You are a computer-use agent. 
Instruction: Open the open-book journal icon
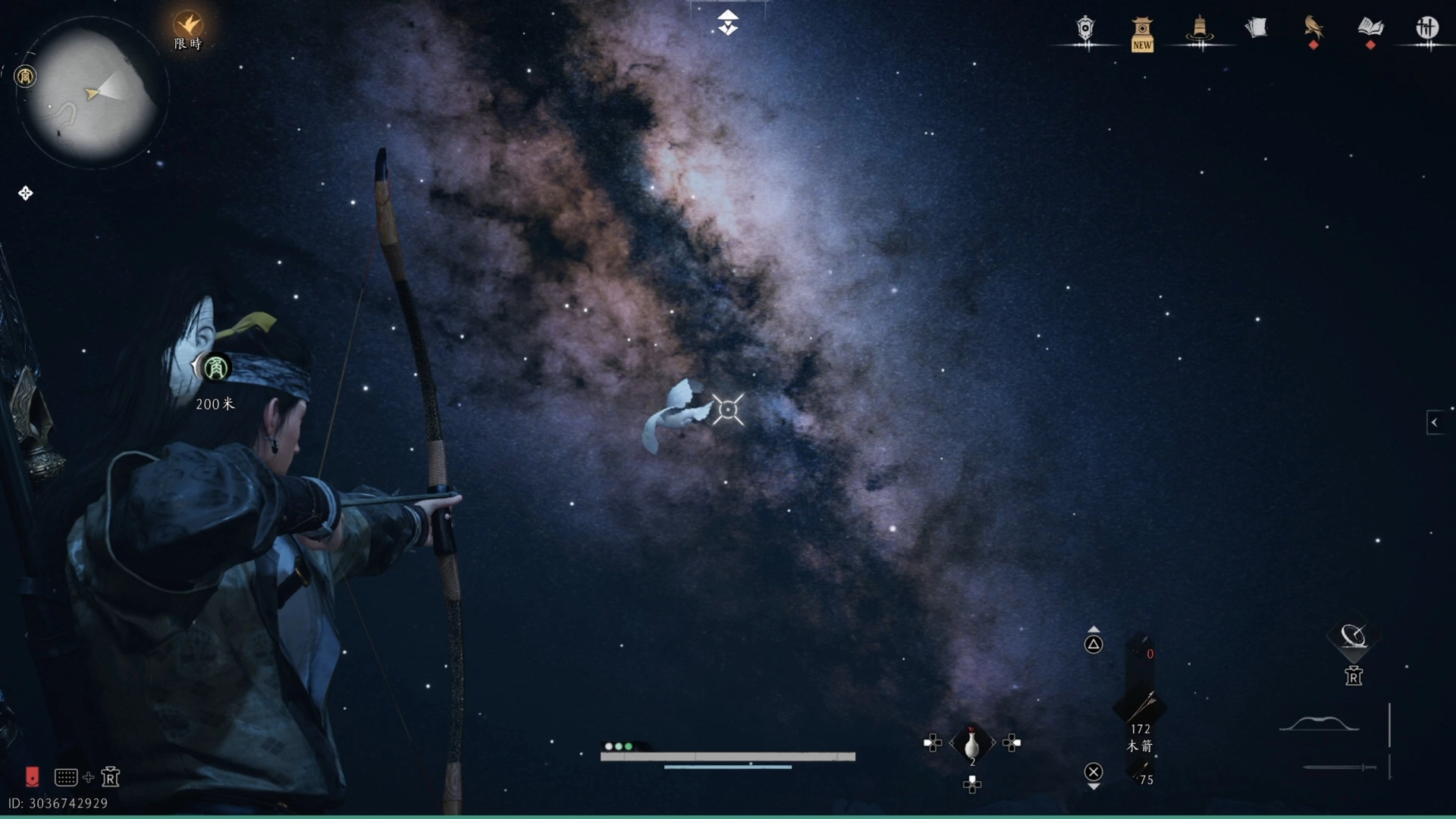pyautogui.click(x=1370, y=28)
